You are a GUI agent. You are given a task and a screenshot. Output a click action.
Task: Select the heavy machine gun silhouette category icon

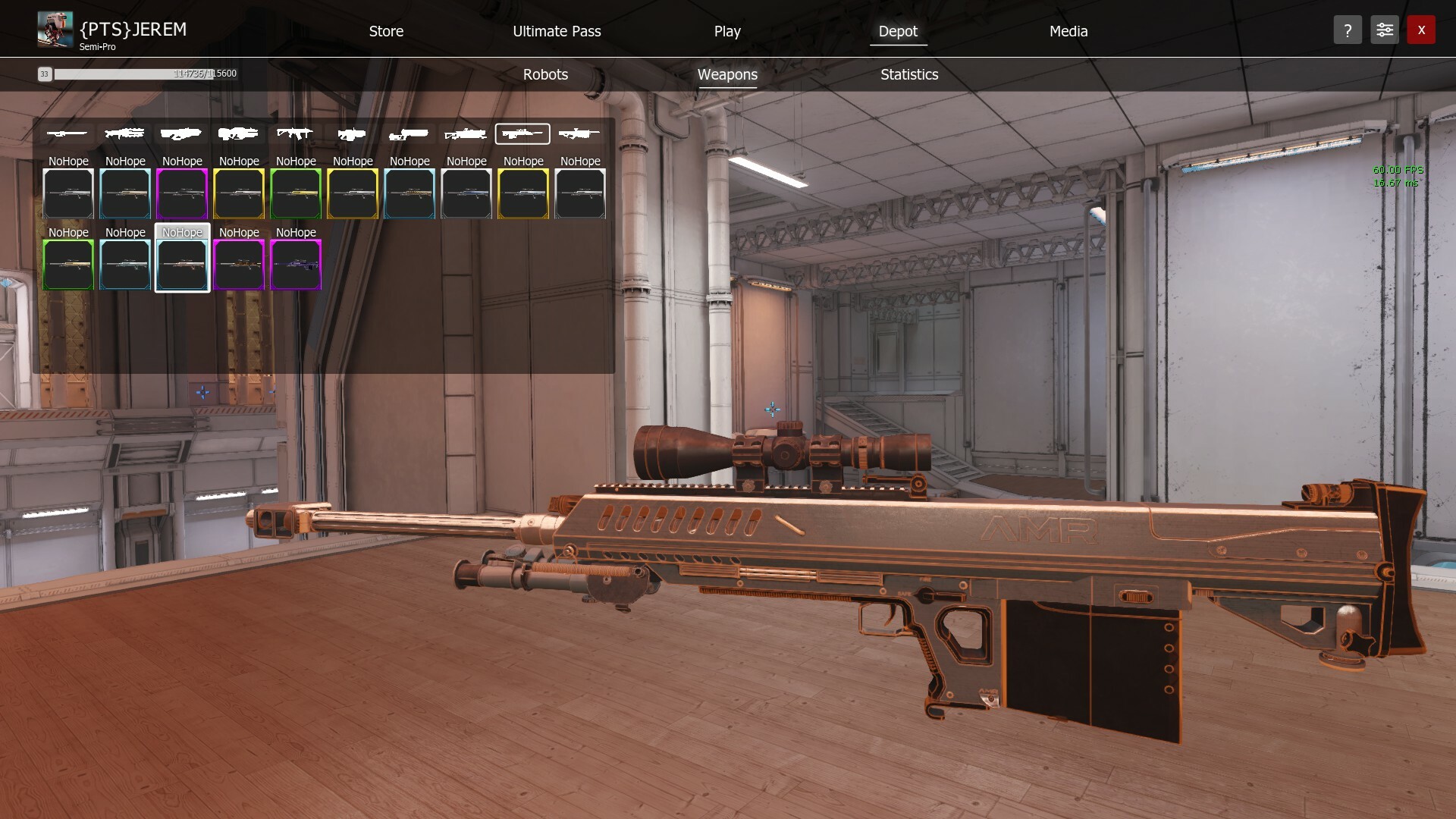tap(124, 133)
